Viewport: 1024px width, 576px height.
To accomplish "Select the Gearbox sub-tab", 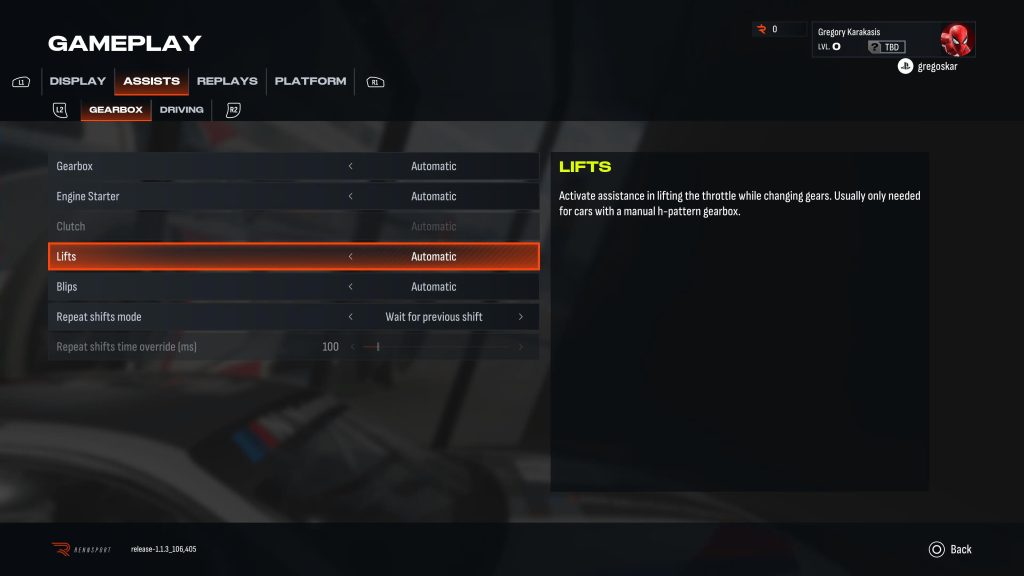I will [116, 110].
